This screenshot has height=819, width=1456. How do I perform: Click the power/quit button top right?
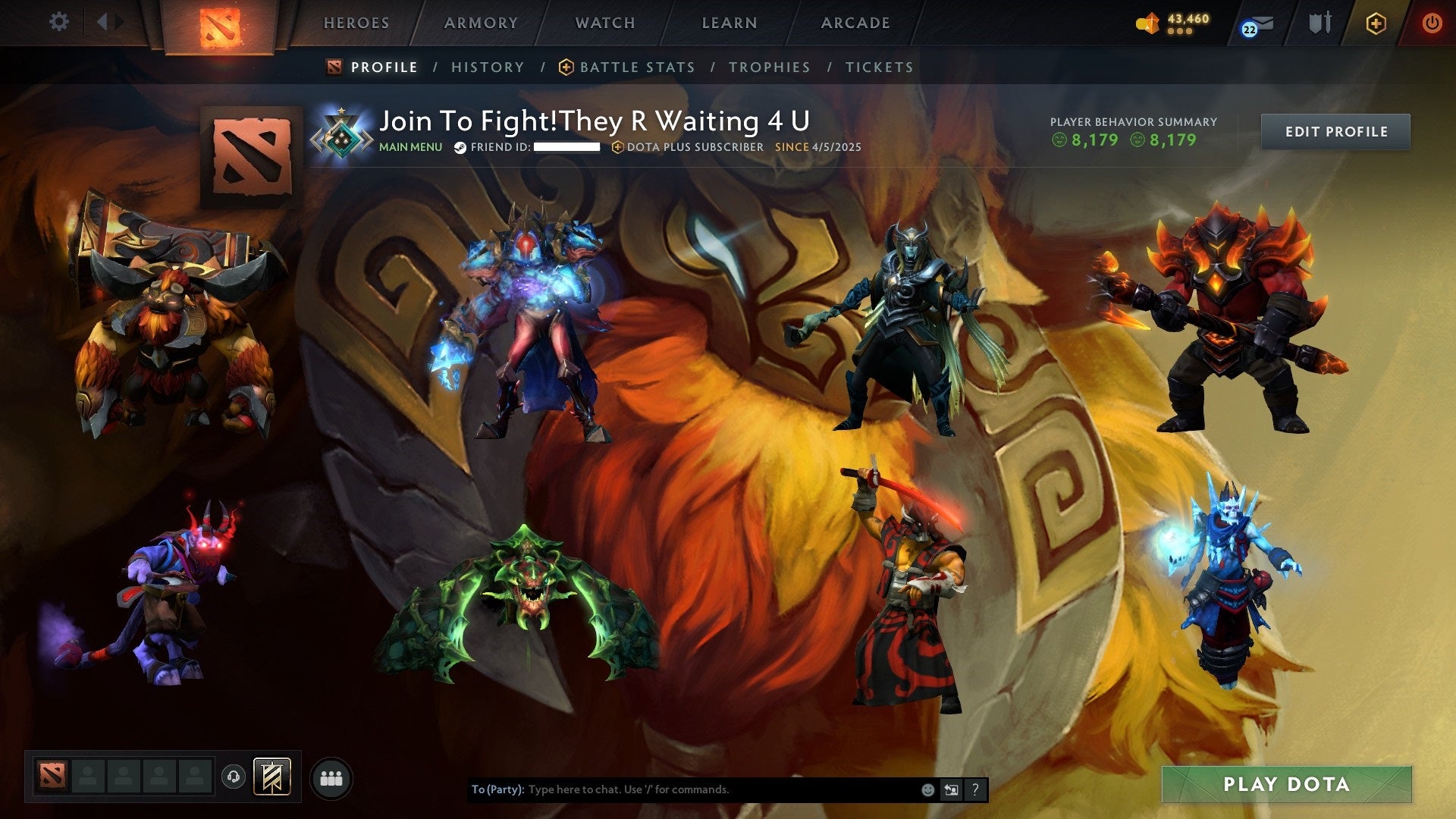pyautogui.click(x=1432, y=23)
